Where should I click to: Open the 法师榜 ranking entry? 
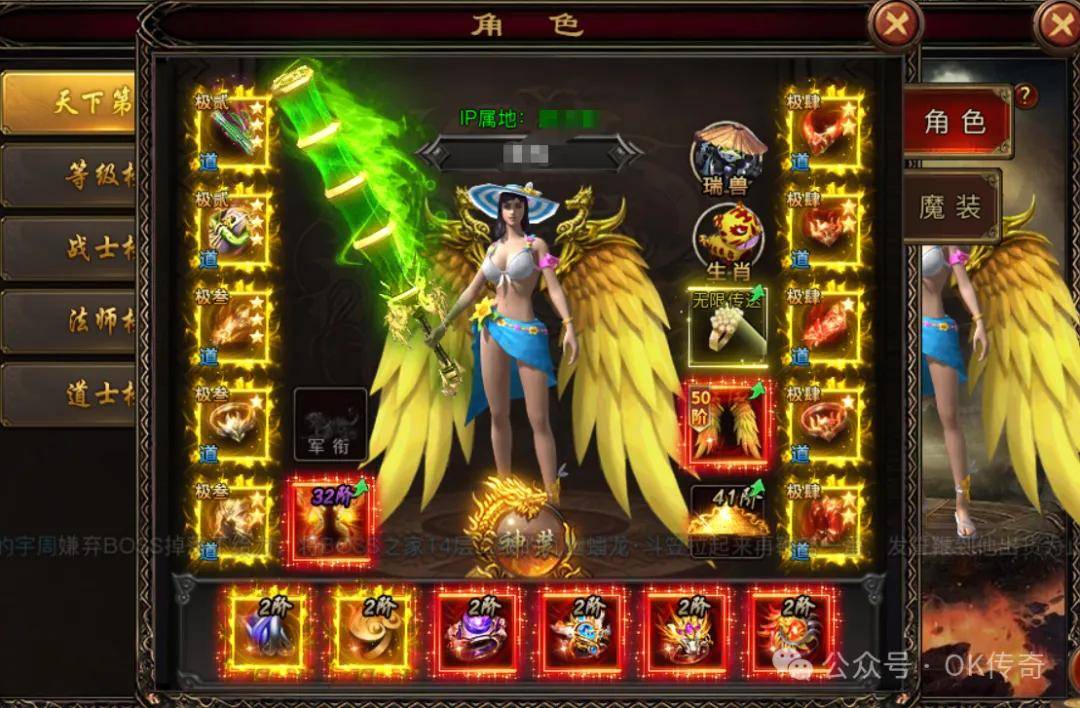(68, 321)
